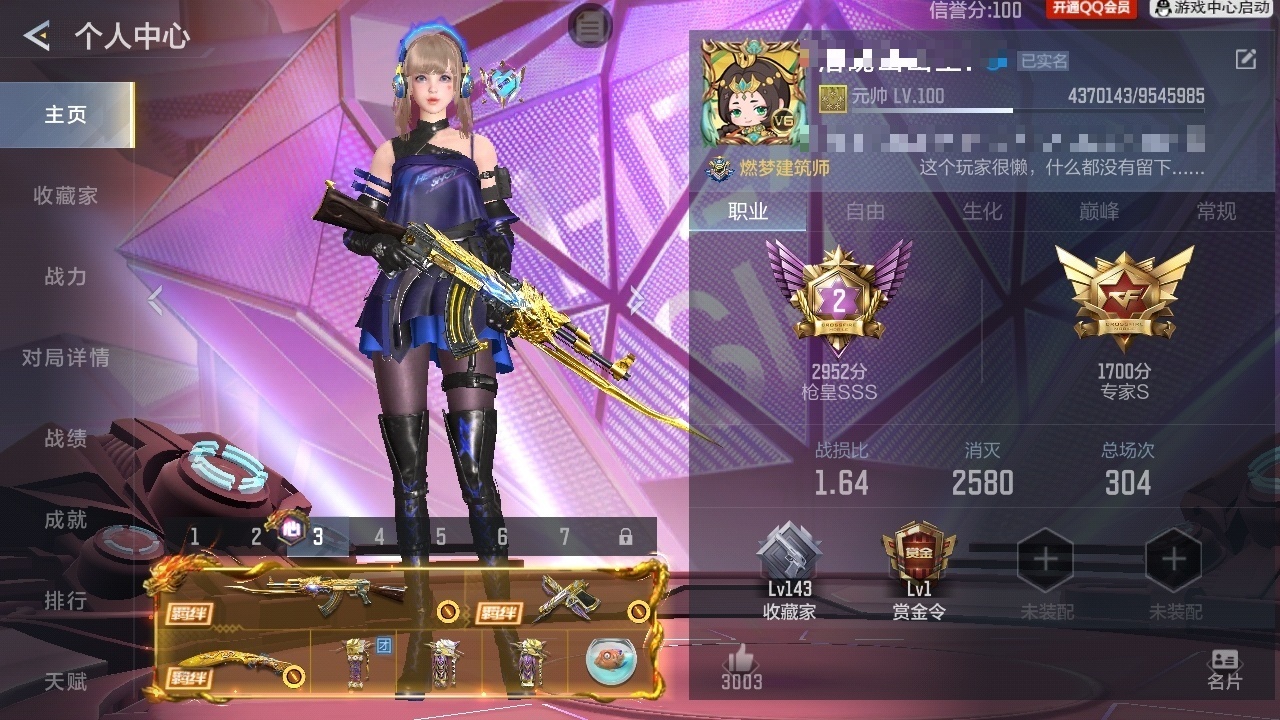Click the 开通QQ会员 button
The image size is (1280, 720).
point(1091,9)
